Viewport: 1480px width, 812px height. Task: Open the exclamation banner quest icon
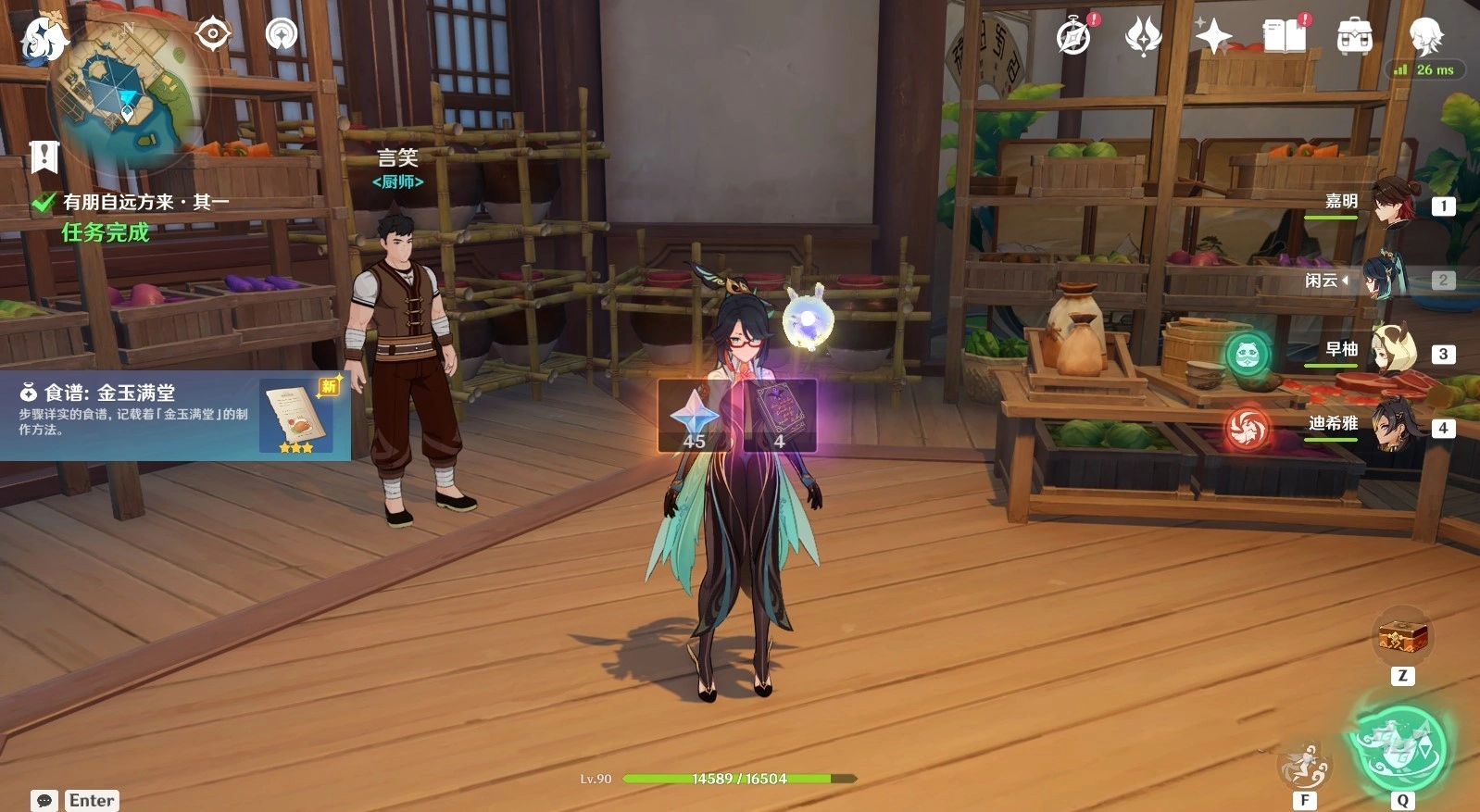tap(44, 156)
